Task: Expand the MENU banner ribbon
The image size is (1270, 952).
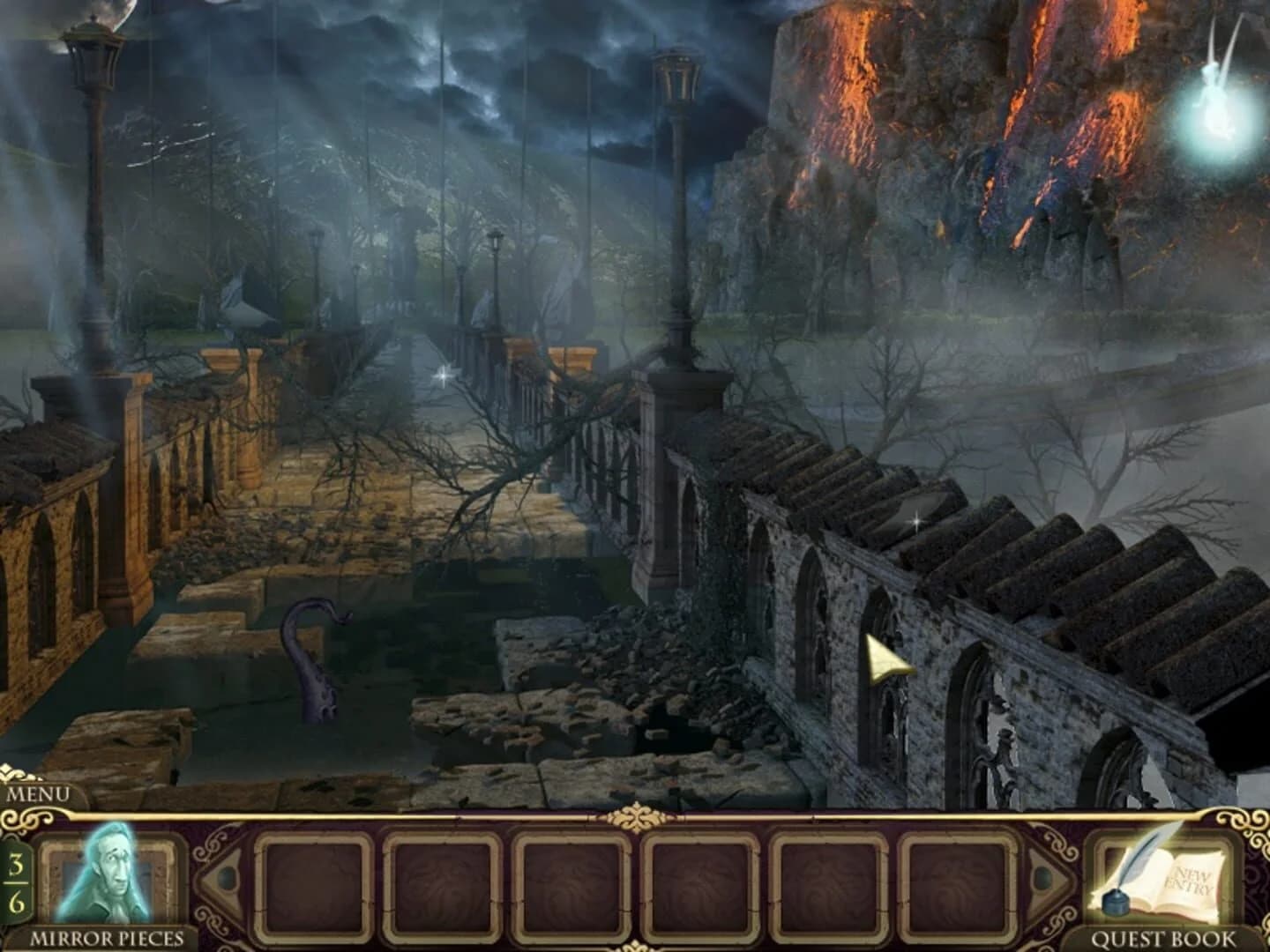Action: pyautogui.click(x=42, y=792)
